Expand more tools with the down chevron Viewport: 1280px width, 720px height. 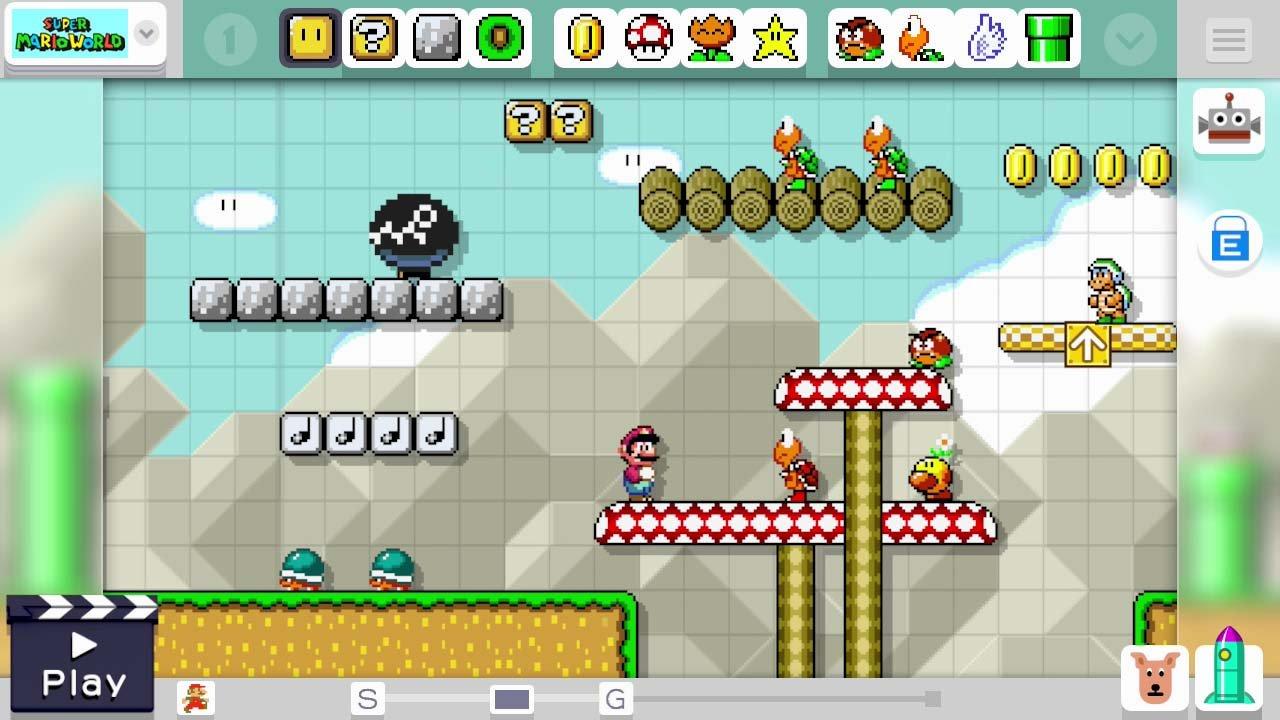[x=1129, y=39]
